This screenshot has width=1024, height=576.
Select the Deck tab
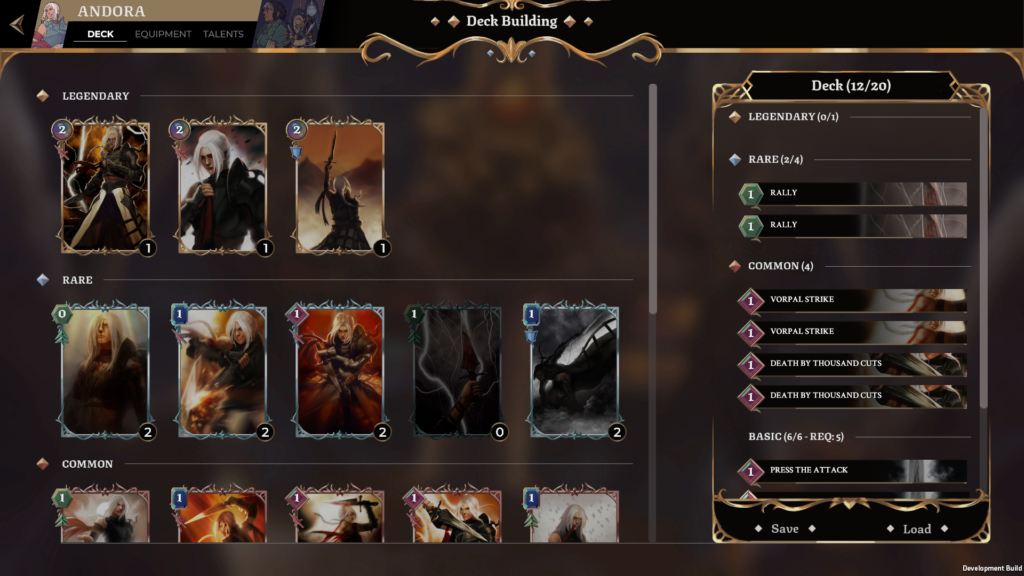coord(100,34)
